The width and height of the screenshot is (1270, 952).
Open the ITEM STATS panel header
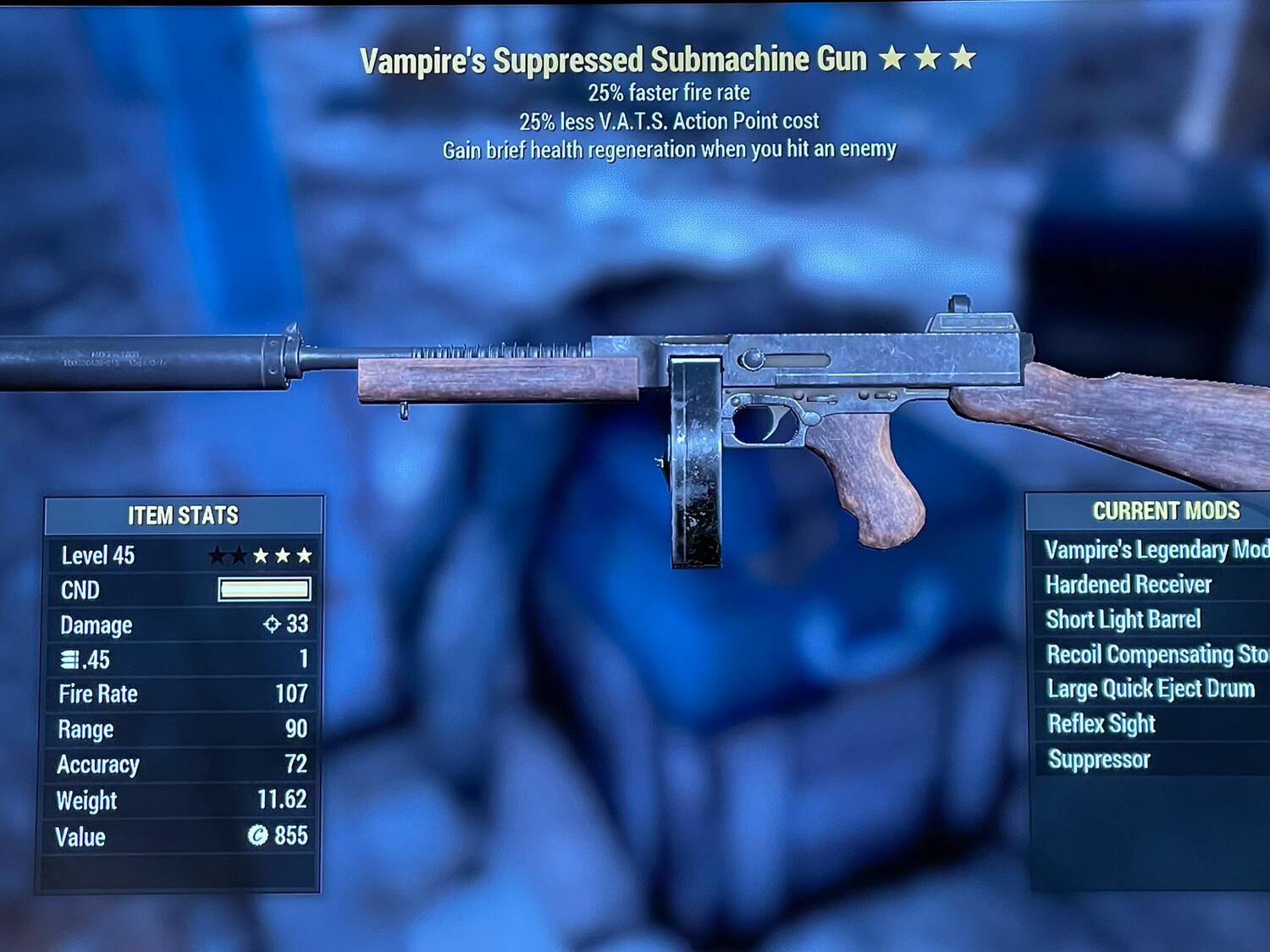tap(182, 515)
